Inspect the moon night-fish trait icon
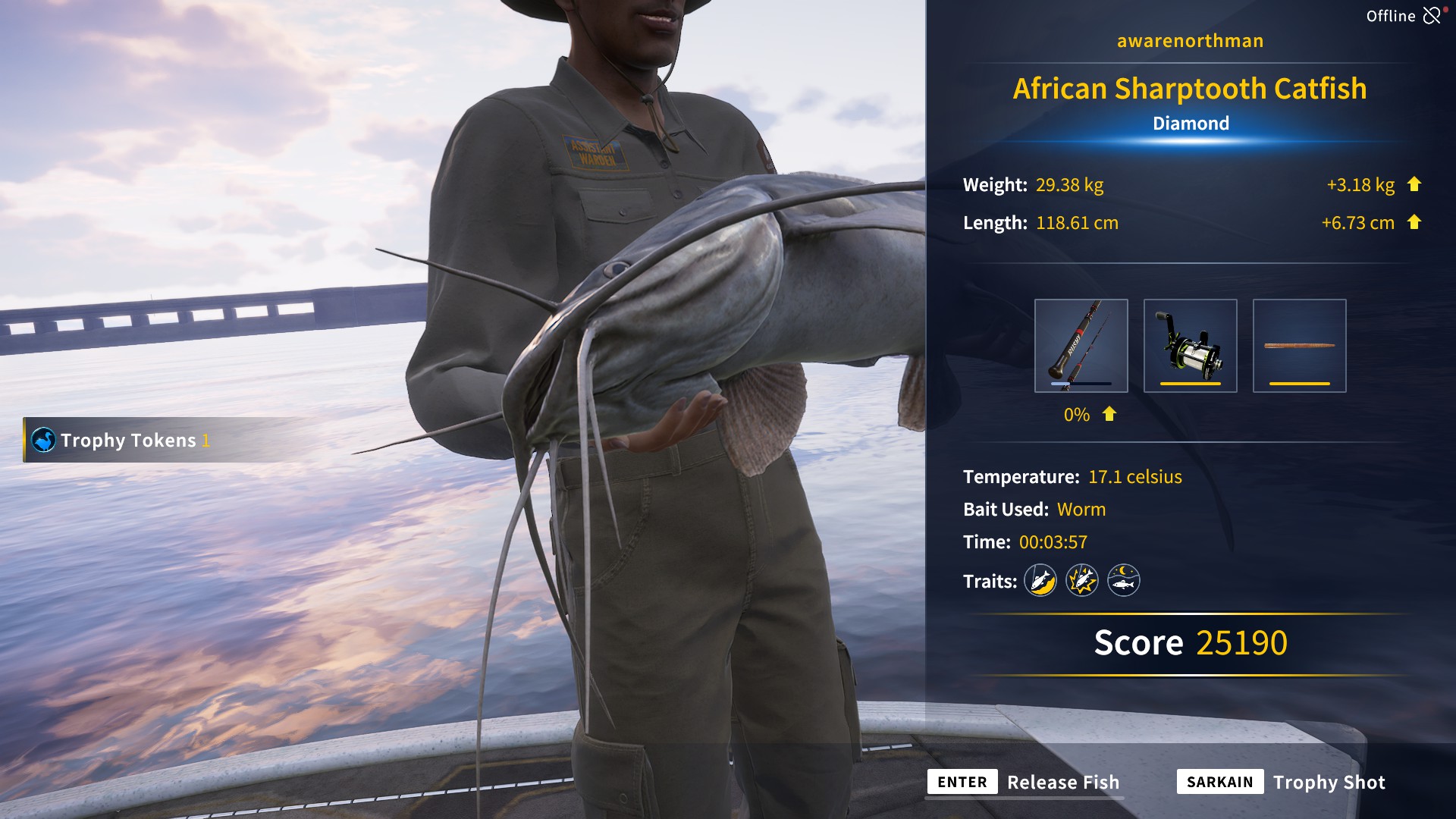This screenshot has height=819, width=1456. pyautogui.click(x=1124, y=581)
